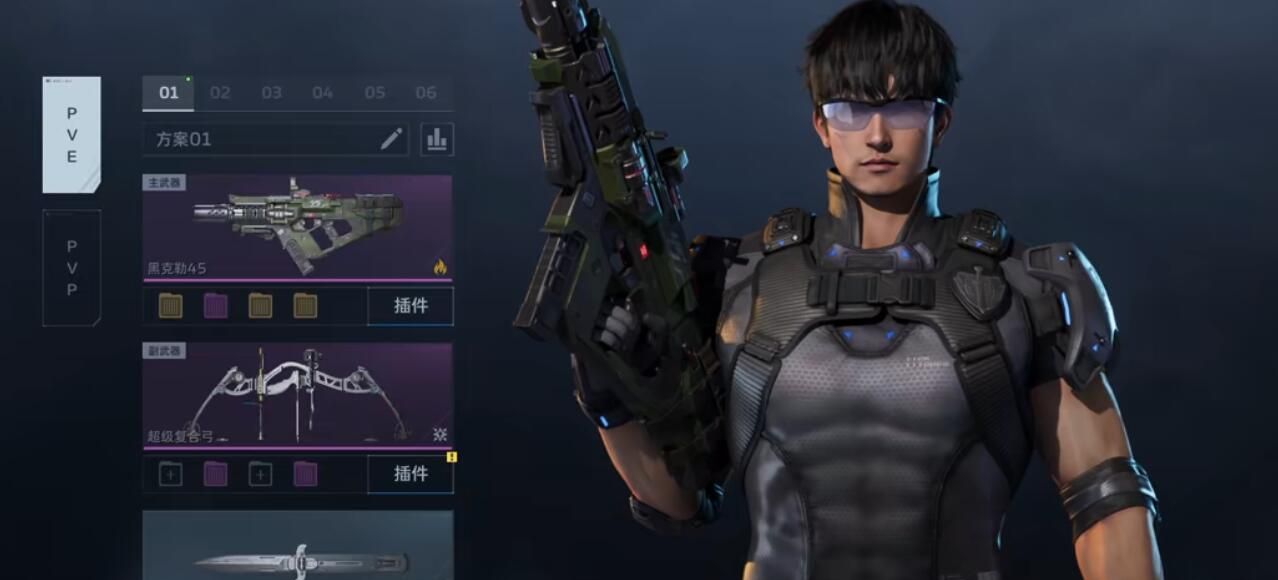Go to loadout tab 06
Image resolution: width=1278 pixels, height=580 pixels.
(426, 93)
